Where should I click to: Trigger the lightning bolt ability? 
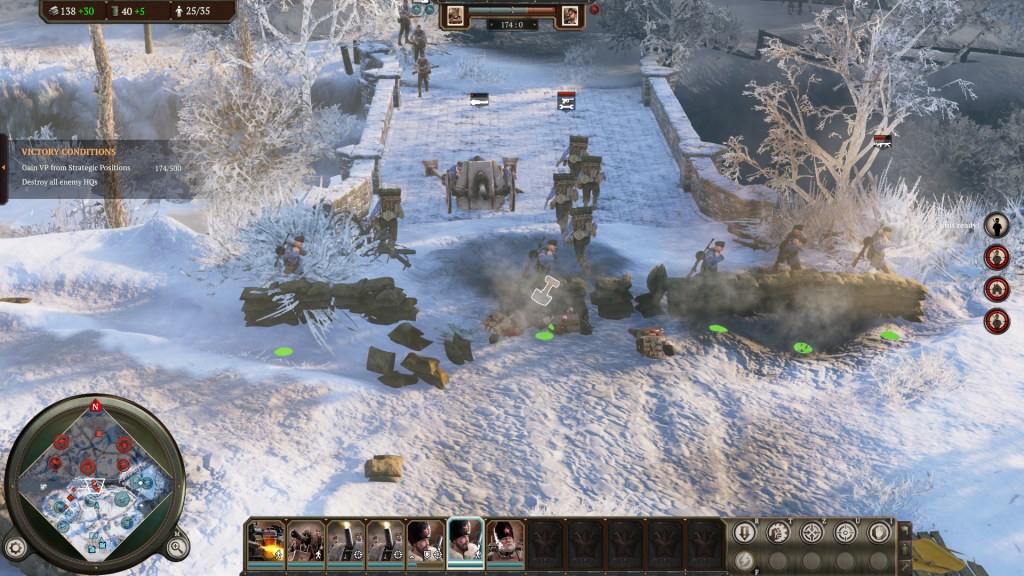[744, 561]
